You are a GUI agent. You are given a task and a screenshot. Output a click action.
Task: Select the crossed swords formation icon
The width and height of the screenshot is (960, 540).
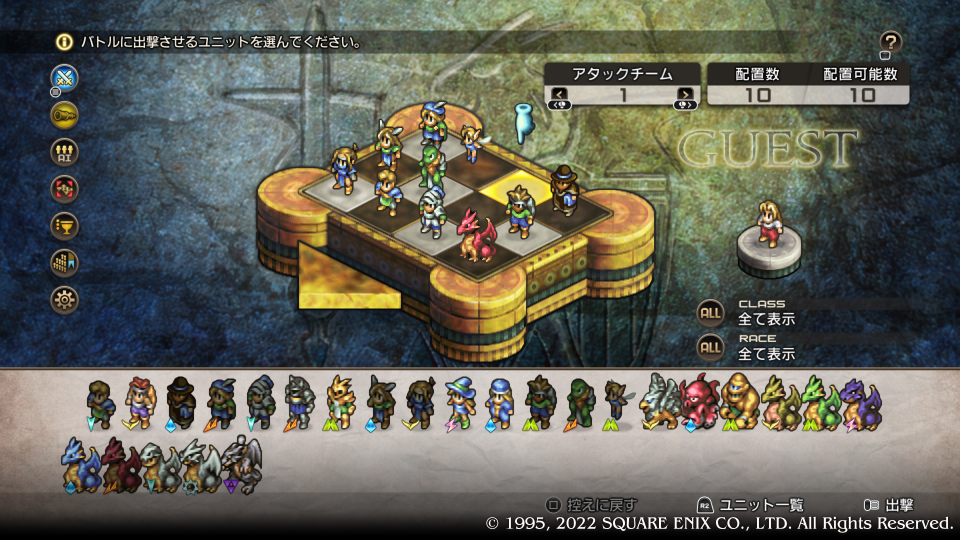(x=65, y=78)
